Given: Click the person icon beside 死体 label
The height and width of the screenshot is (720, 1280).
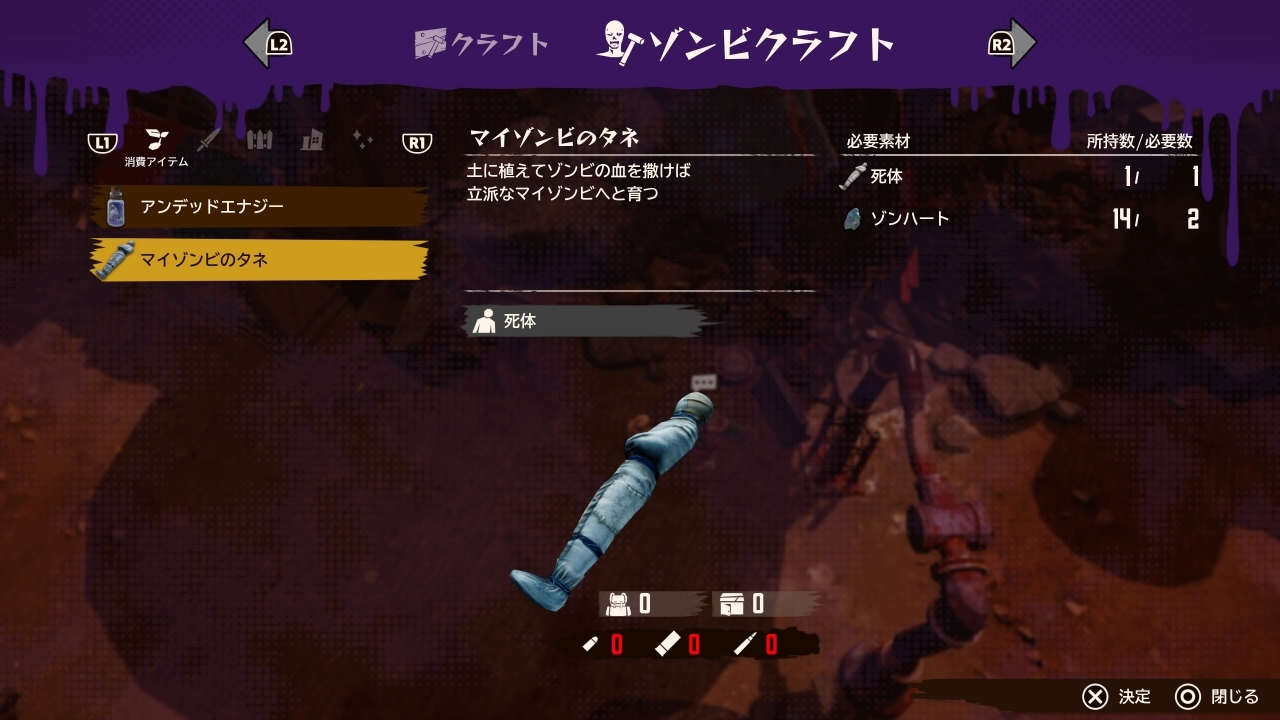Looking at the screenshot, I should pos(484,321).
